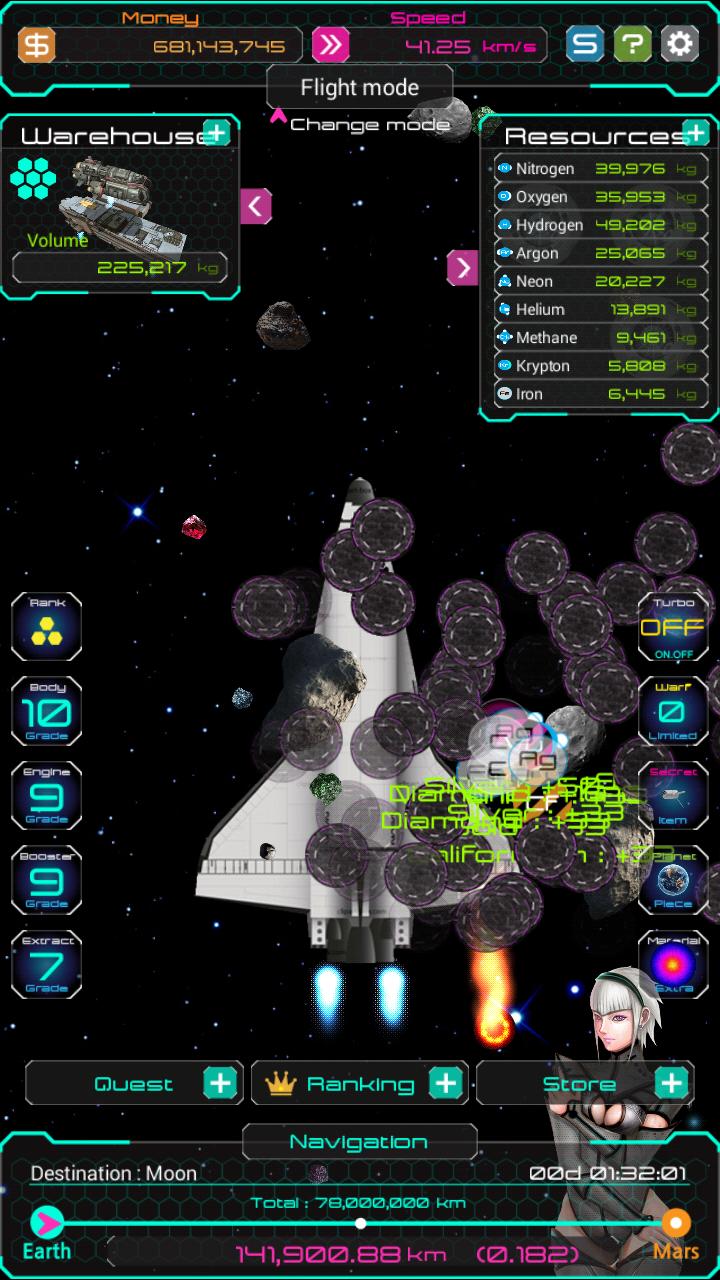
Task: Open the Rank panel
Action: (x=46, y=627)
